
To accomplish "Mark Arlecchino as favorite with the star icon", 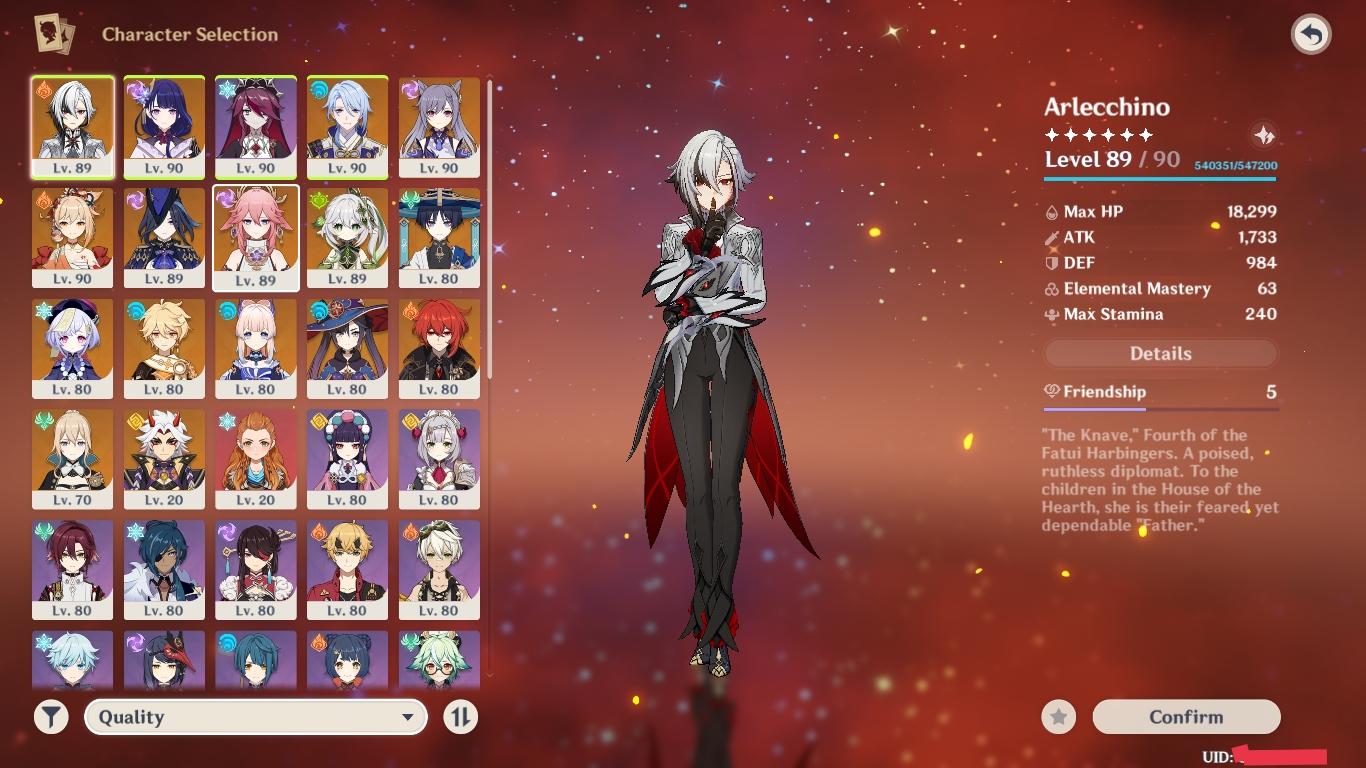I will click(1057, 717).
